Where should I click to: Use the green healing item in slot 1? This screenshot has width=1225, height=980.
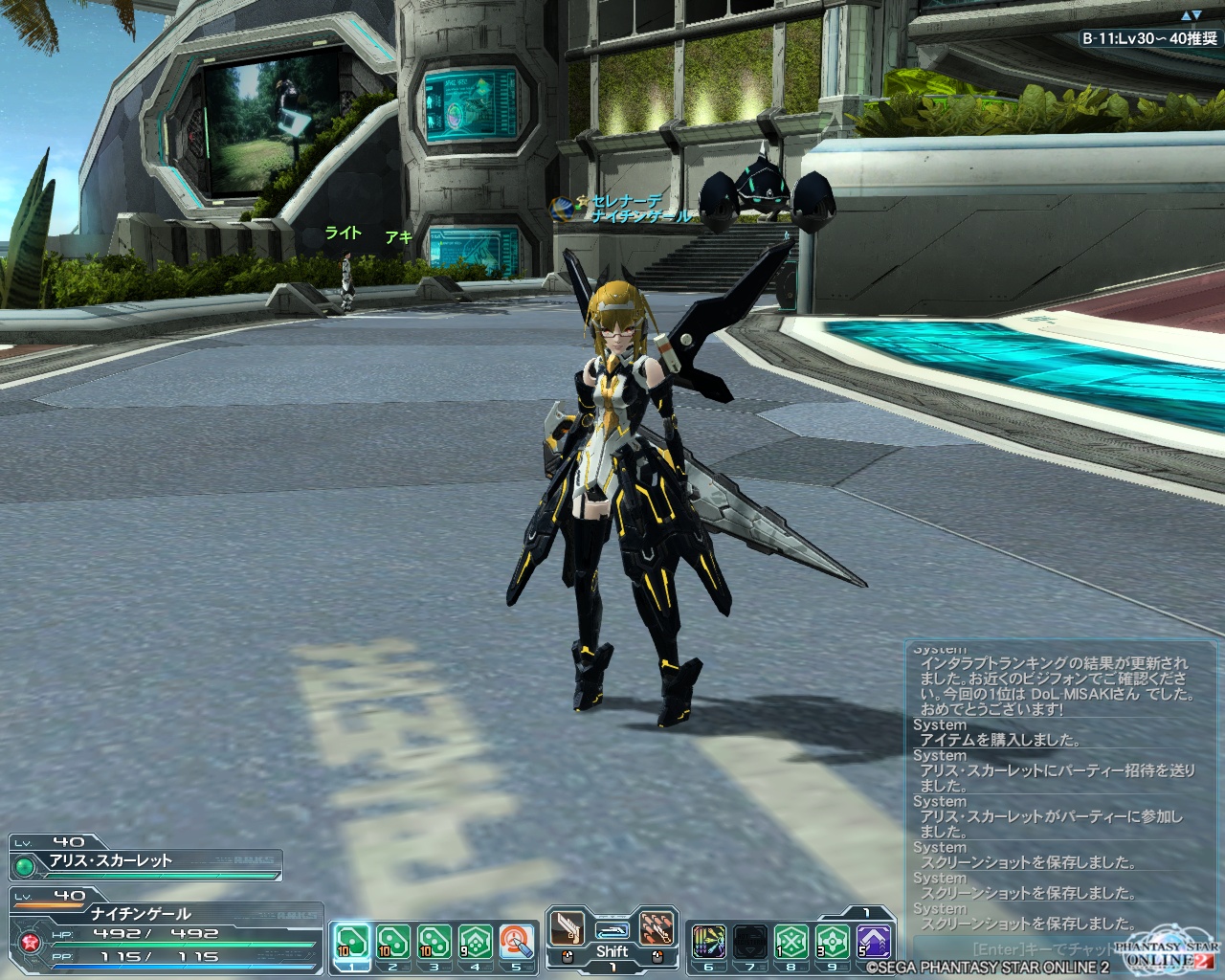point(351,942)
